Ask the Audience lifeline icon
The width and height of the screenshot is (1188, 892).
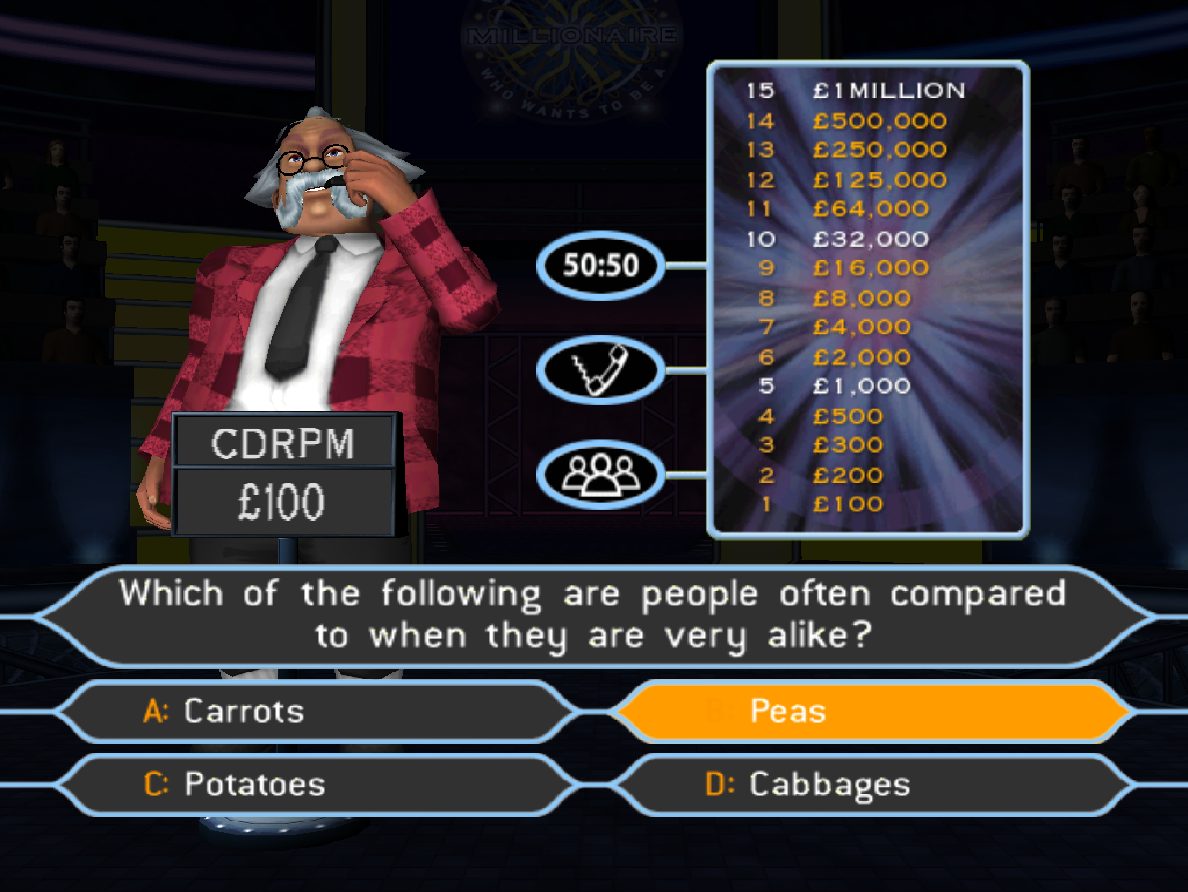(600, 474)
